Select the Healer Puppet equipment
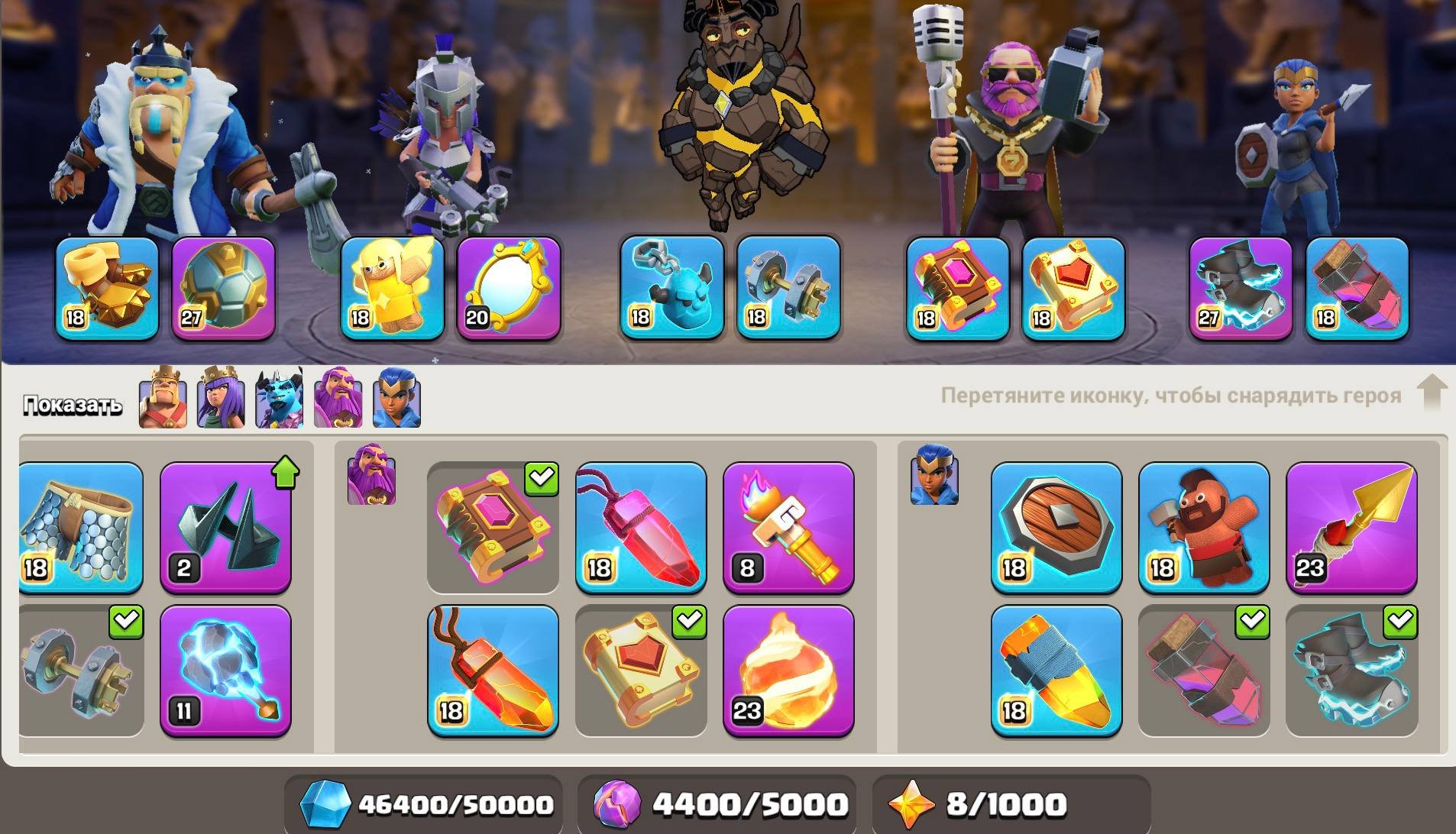 (390, 290)
